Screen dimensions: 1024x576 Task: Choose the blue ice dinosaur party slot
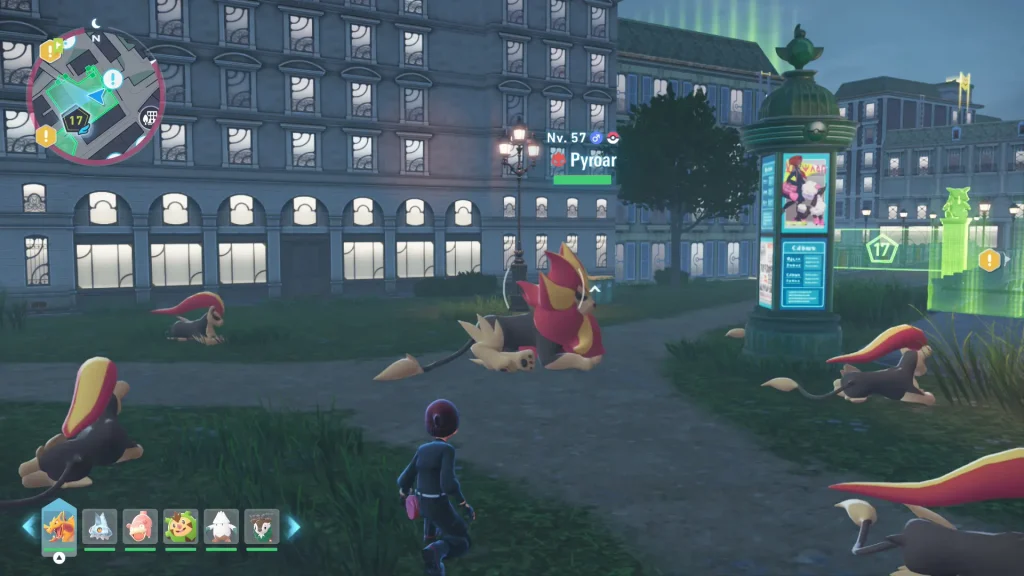point(100,526)
